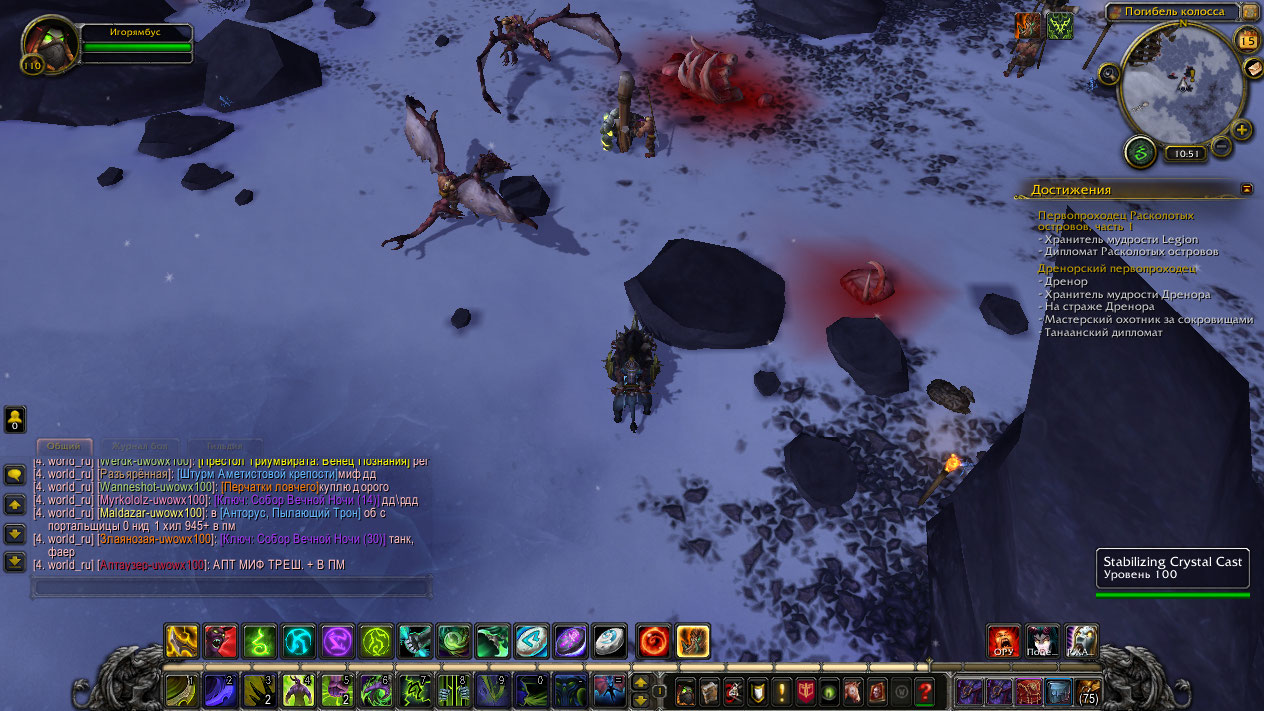Screen dimensions: 1264x711
Task: Use the red fire swirl ability
Action: coord(654,641)
